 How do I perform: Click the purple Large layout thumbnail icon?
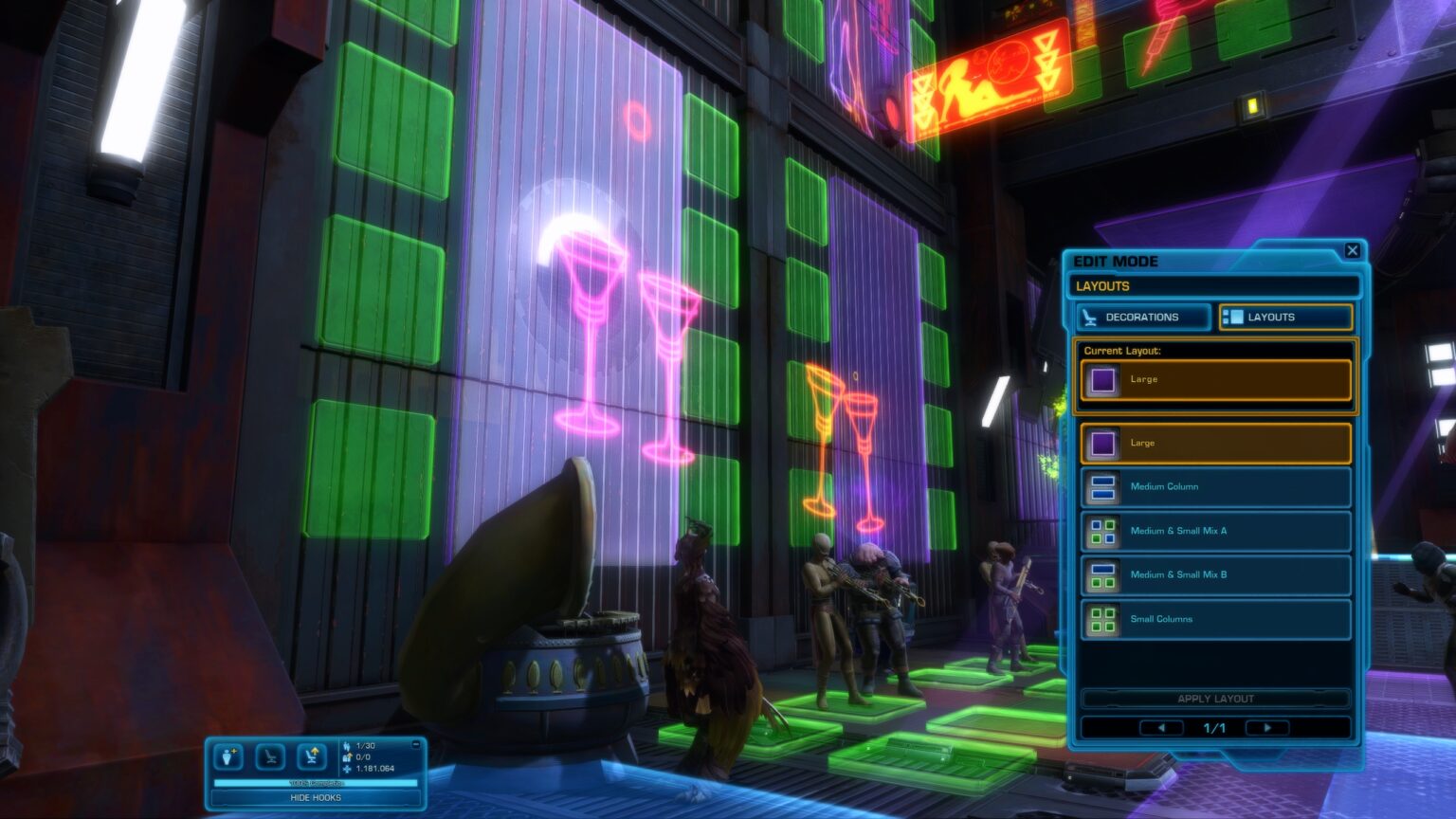[x=1102, y=443]
